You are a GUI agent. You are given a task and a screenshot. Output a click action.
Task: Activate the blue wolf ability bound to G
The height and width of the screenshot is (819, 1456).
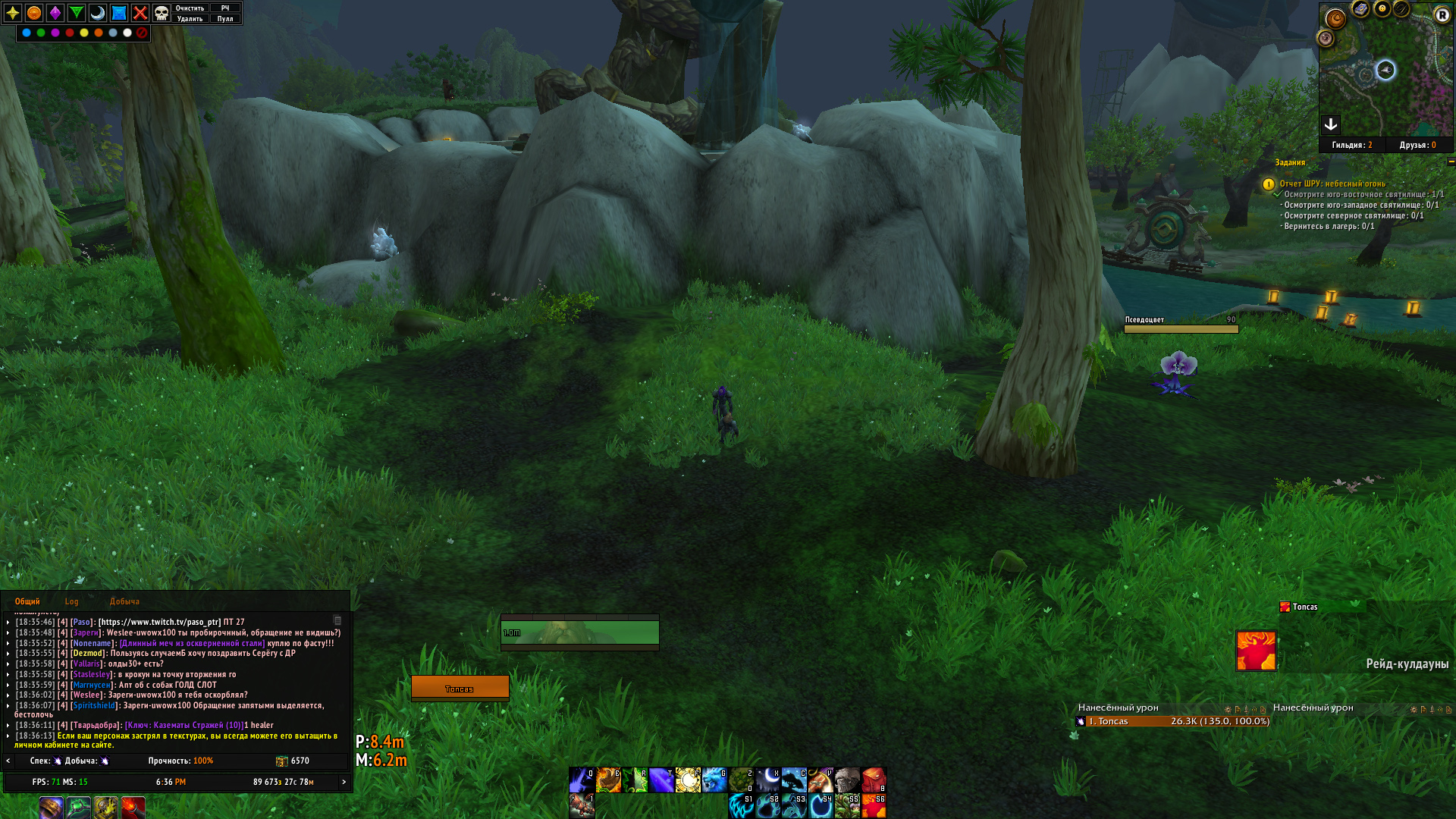714,780
